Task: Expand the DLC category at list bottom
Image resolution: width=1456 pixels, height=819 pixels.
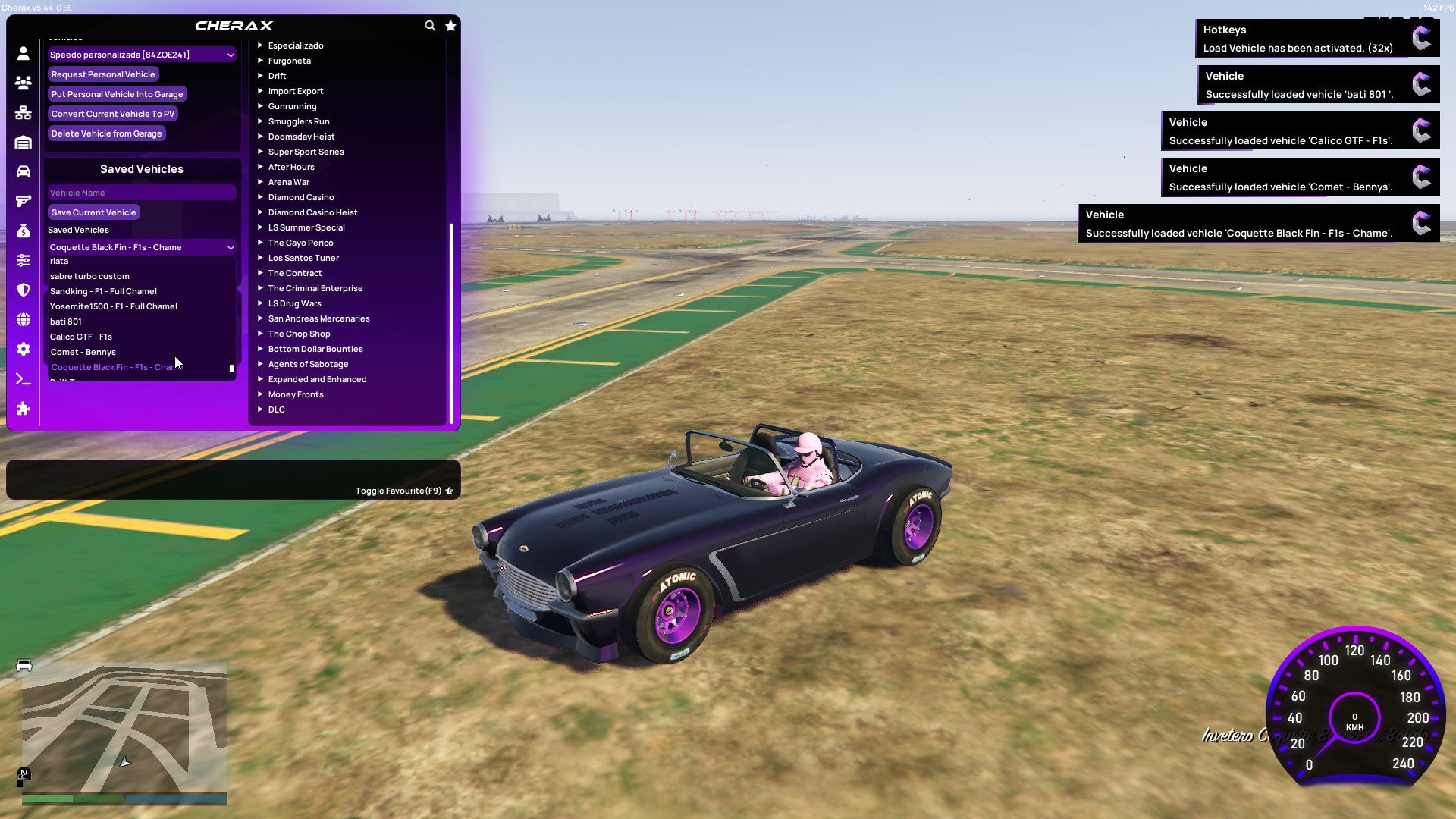Action: [276, 409]
